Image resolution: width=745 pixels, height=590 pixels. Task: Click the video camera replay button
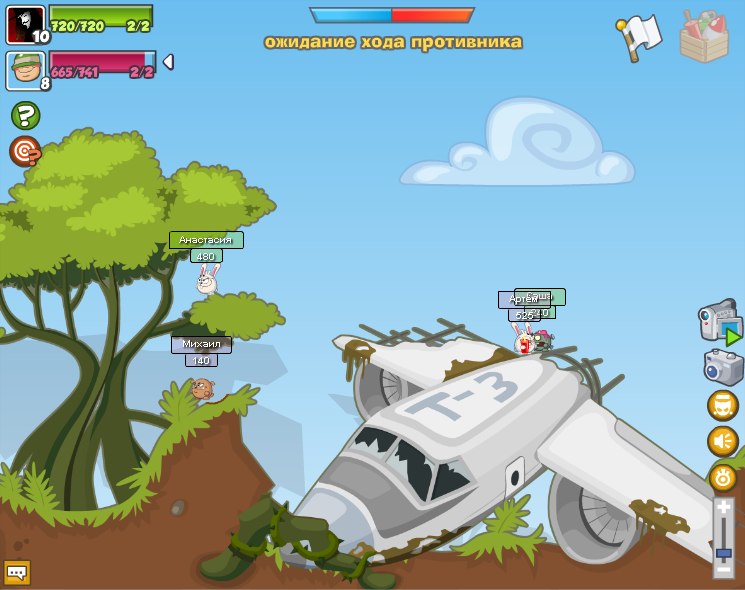point(720,322)
